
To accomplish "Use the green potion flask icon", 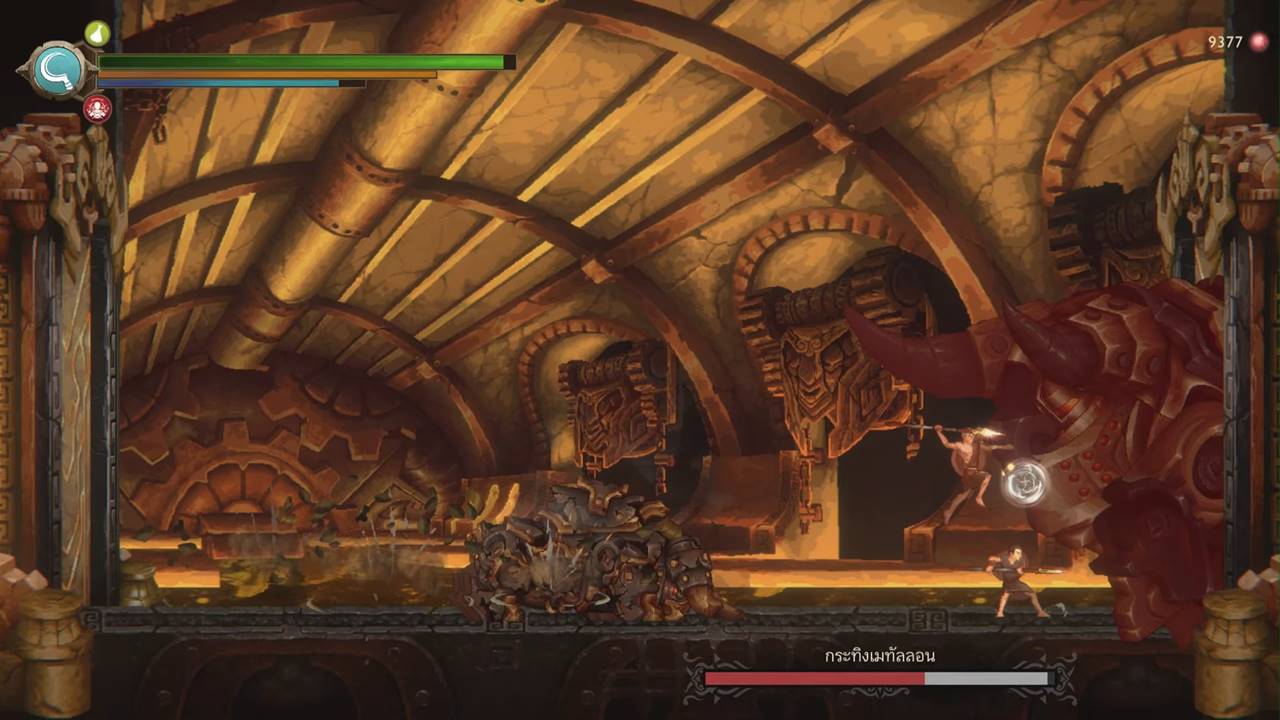I will (96, 34).
